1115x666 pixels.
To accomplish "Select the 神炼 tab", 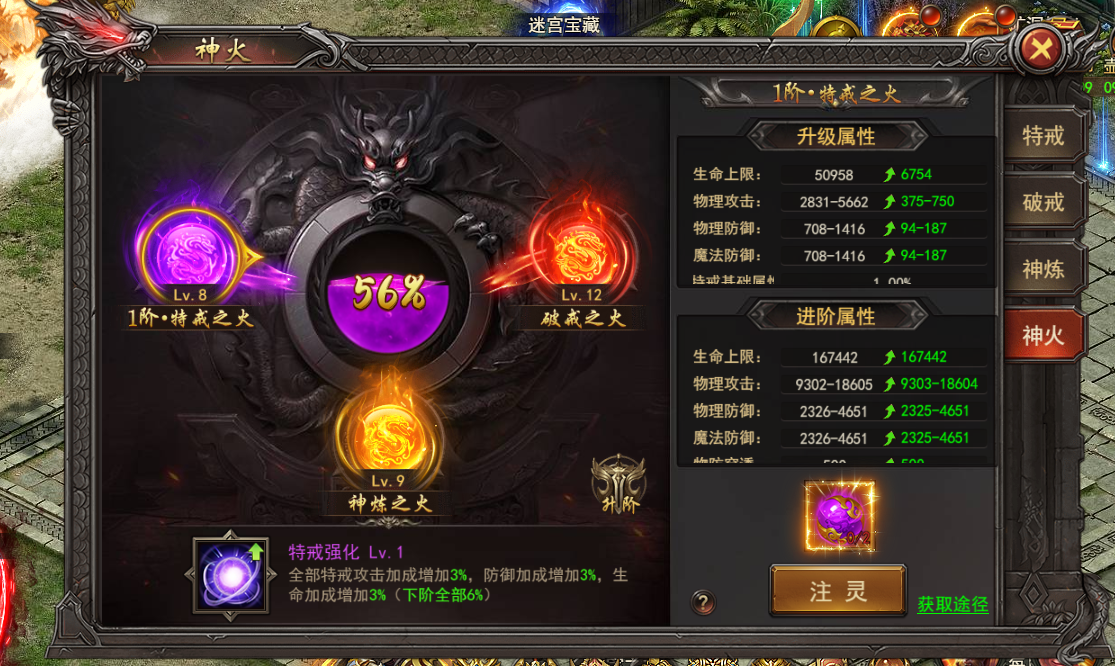I will [x=1043, y=269].
